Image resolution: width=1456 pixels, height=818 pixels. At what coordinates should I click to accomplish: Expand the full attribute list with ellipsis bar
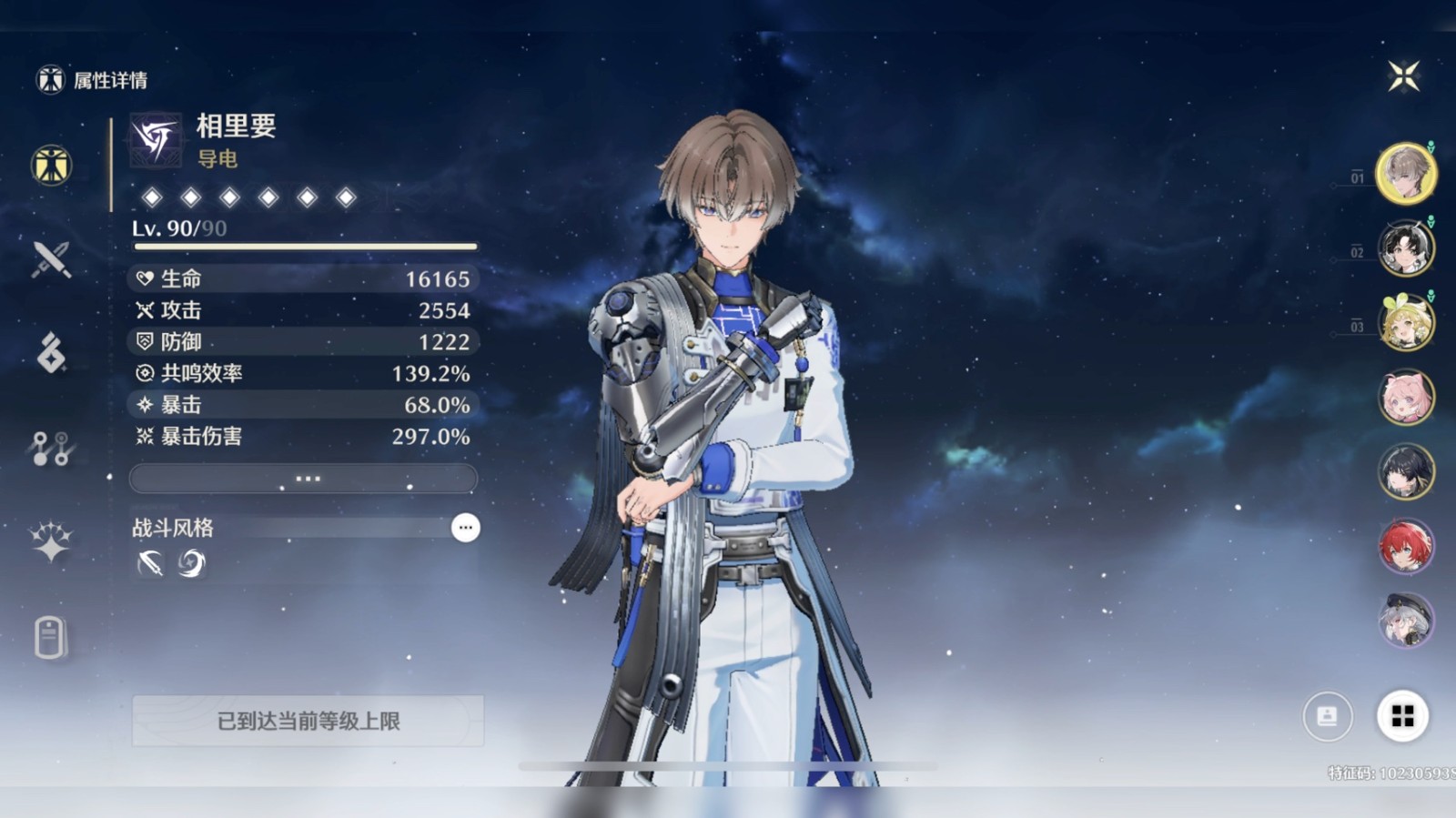coord(303,479)
